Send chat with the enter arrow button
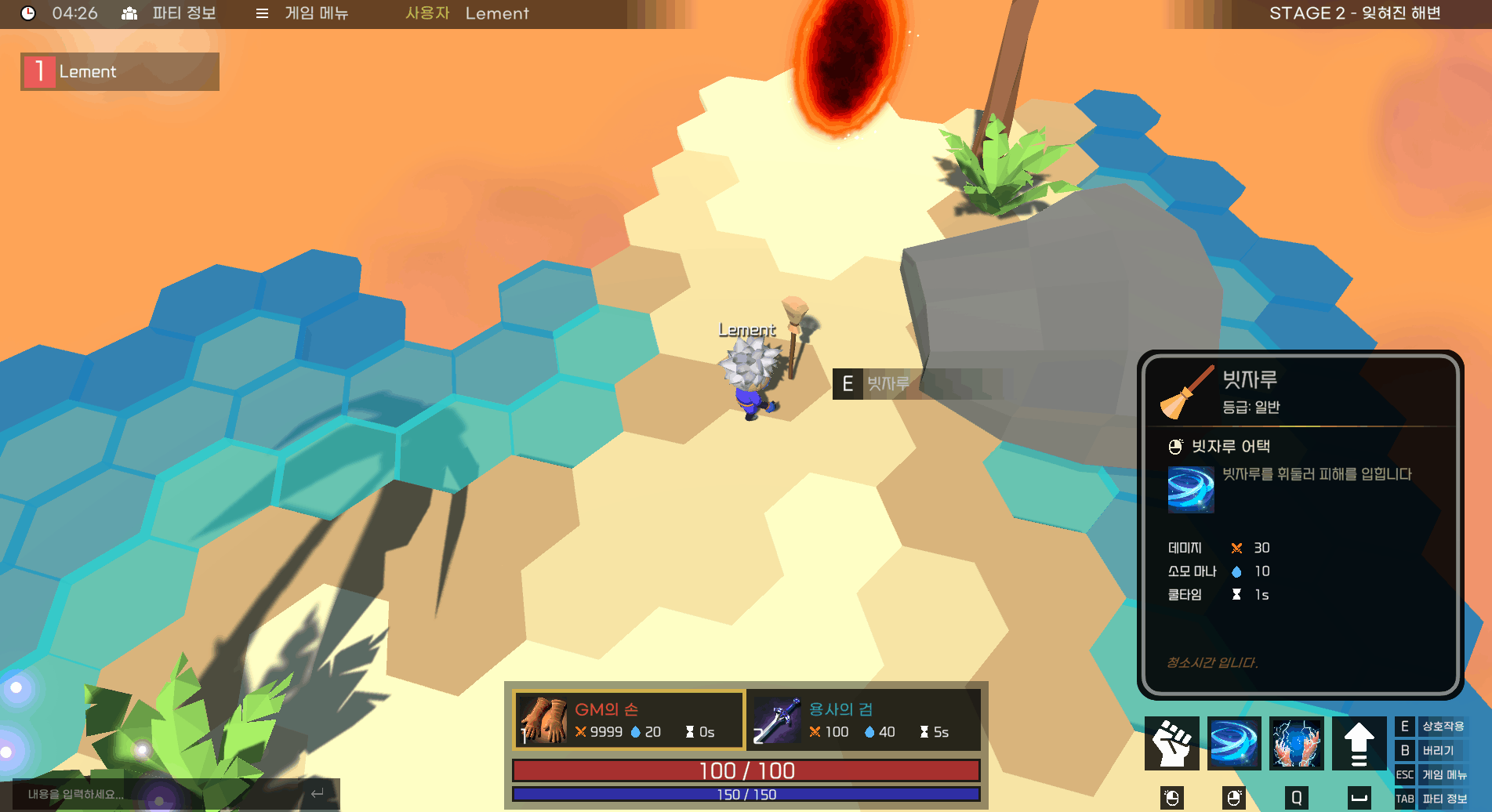 (318, 794)
